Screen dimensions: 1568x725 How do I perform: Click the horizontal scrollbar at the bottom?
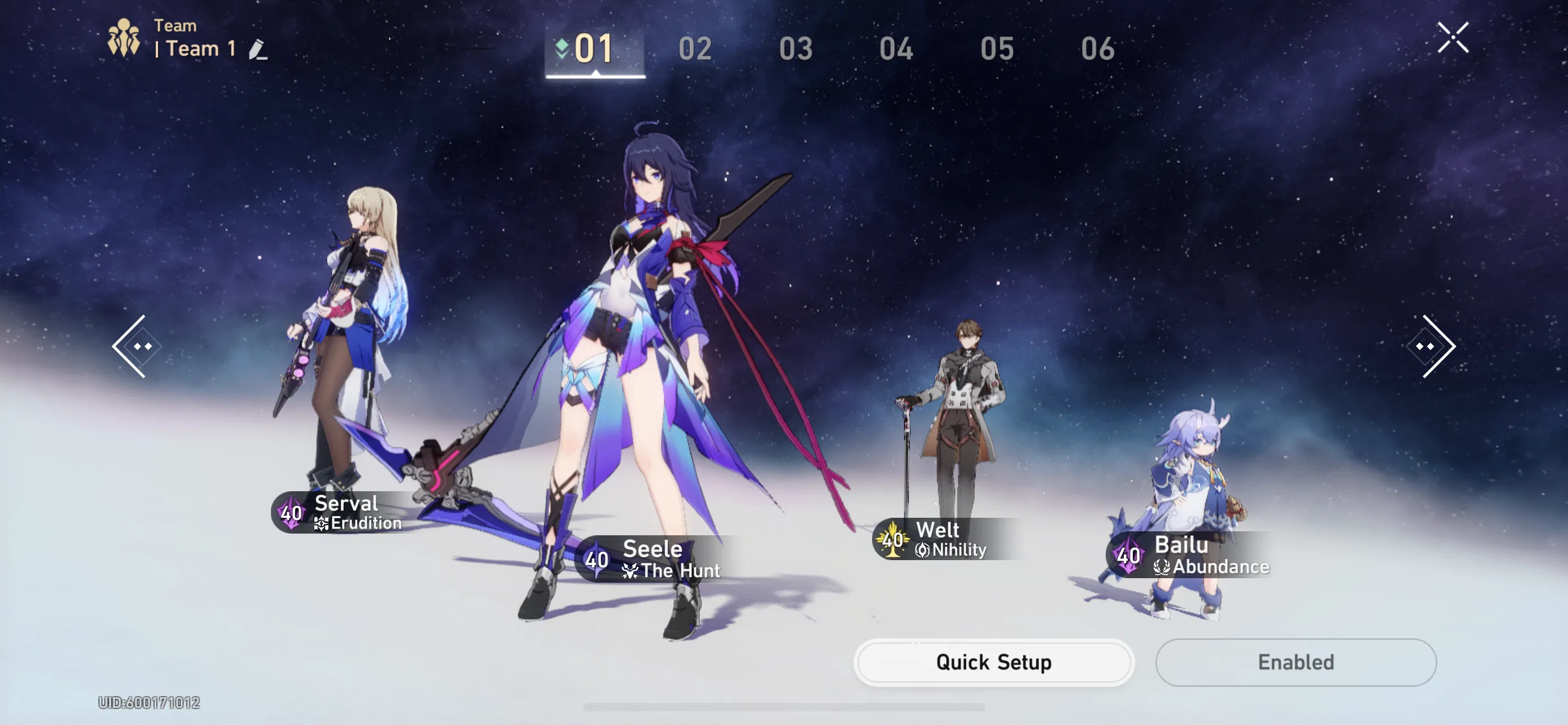pyautogui.click(x=784, y=706)
